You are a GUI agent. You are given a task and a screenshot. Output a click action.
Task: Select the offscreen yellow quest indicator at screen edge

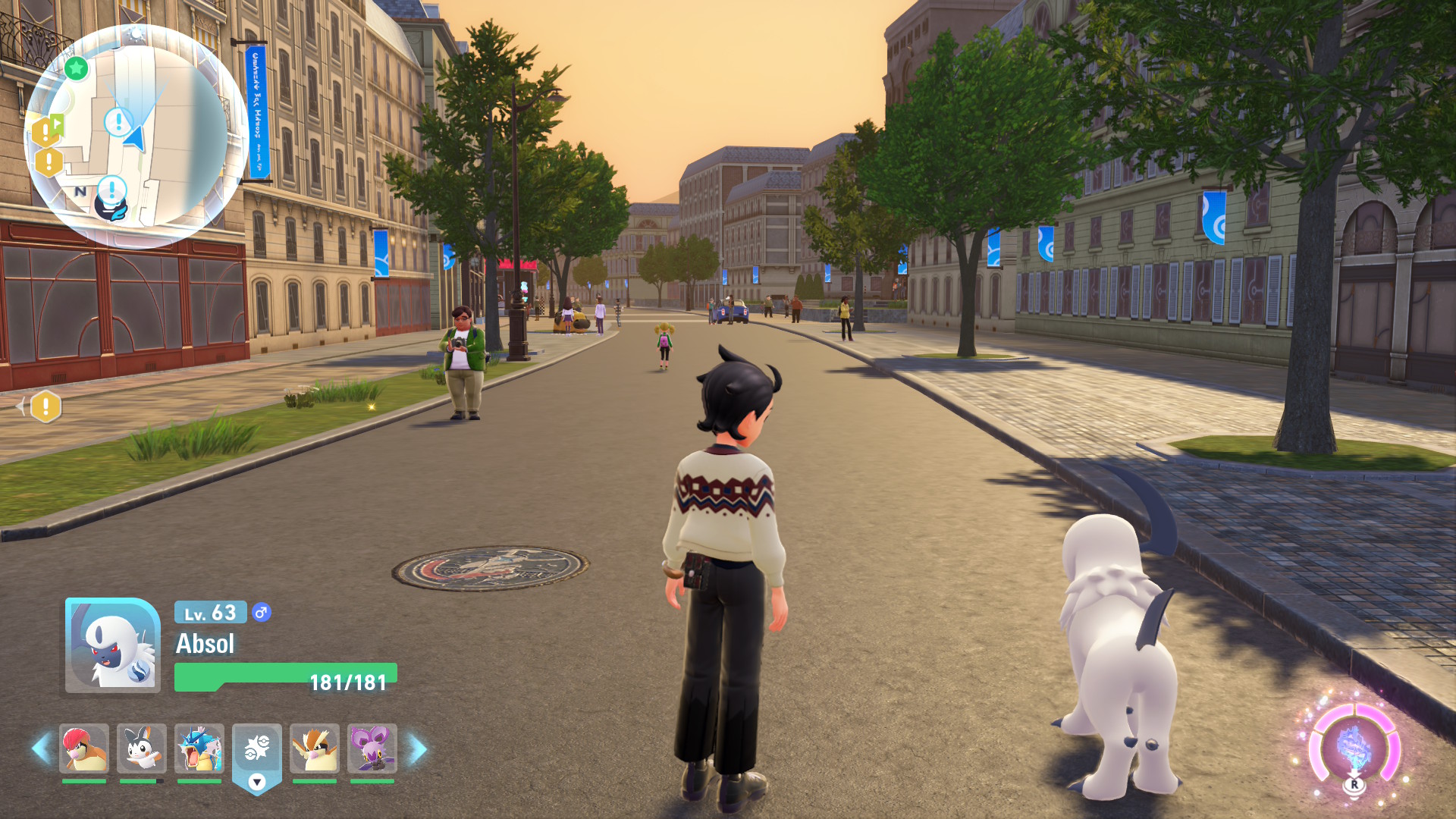[45, 407]
